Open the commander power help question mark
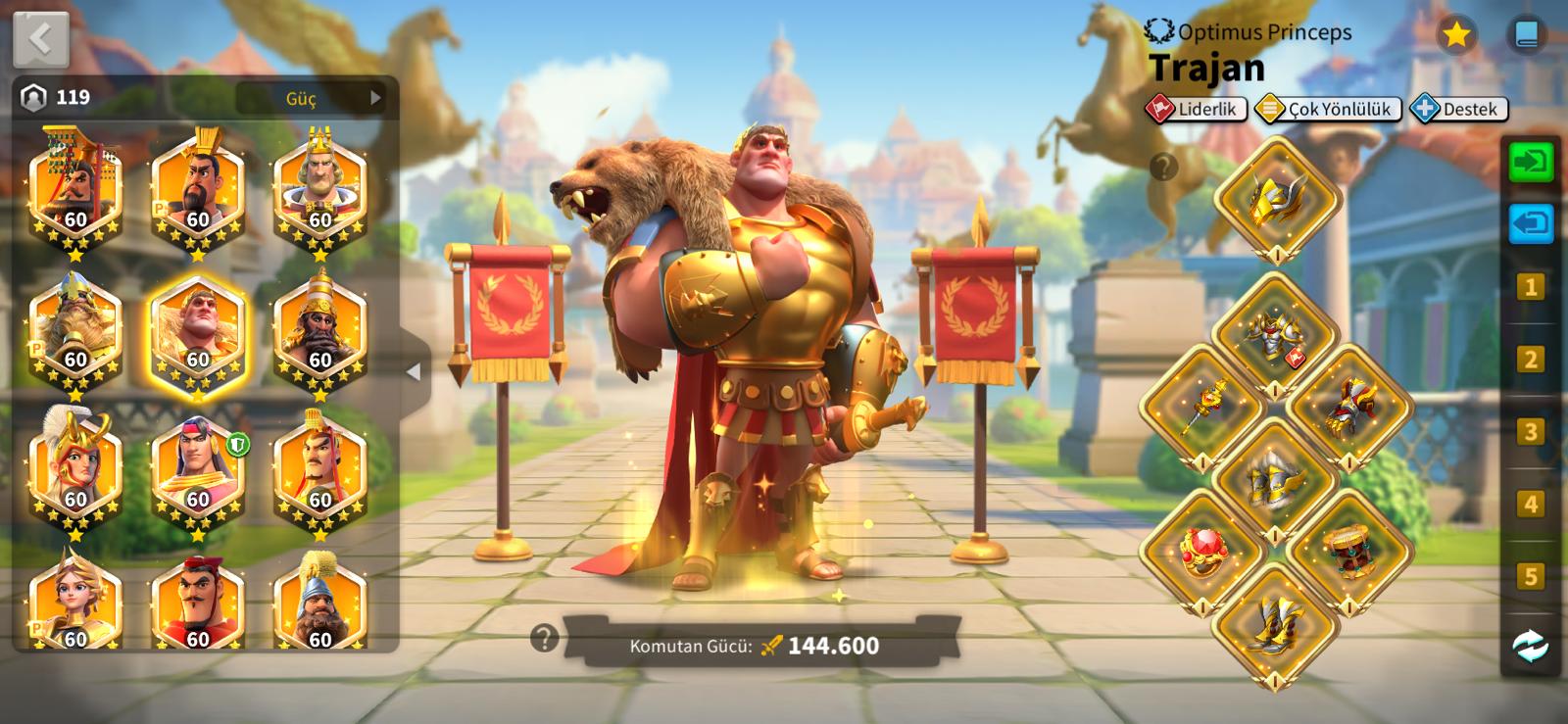 (544, 639)
